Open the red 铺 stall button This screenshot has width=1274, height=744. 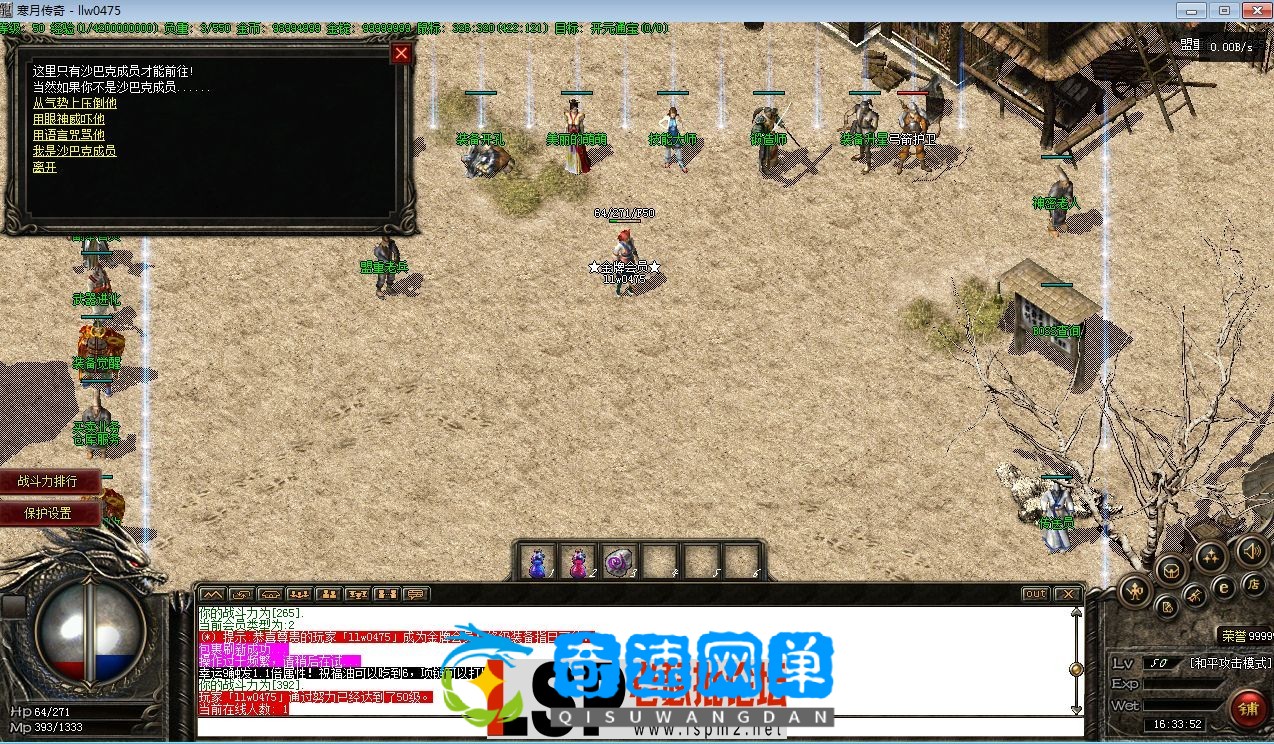(x=1249, y=708)
